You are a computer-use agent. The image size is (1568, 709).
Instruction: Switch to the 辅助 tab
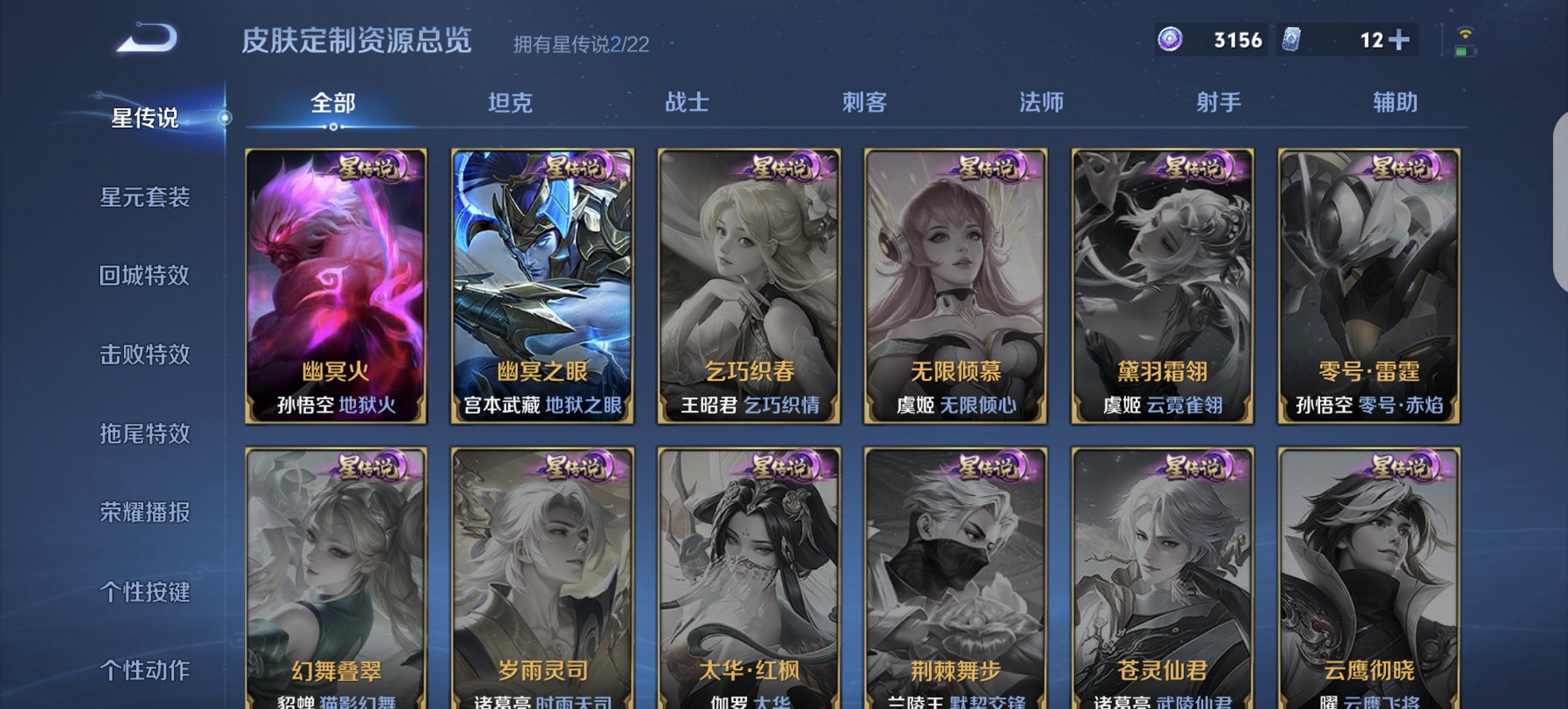(x=1394, y=101)
